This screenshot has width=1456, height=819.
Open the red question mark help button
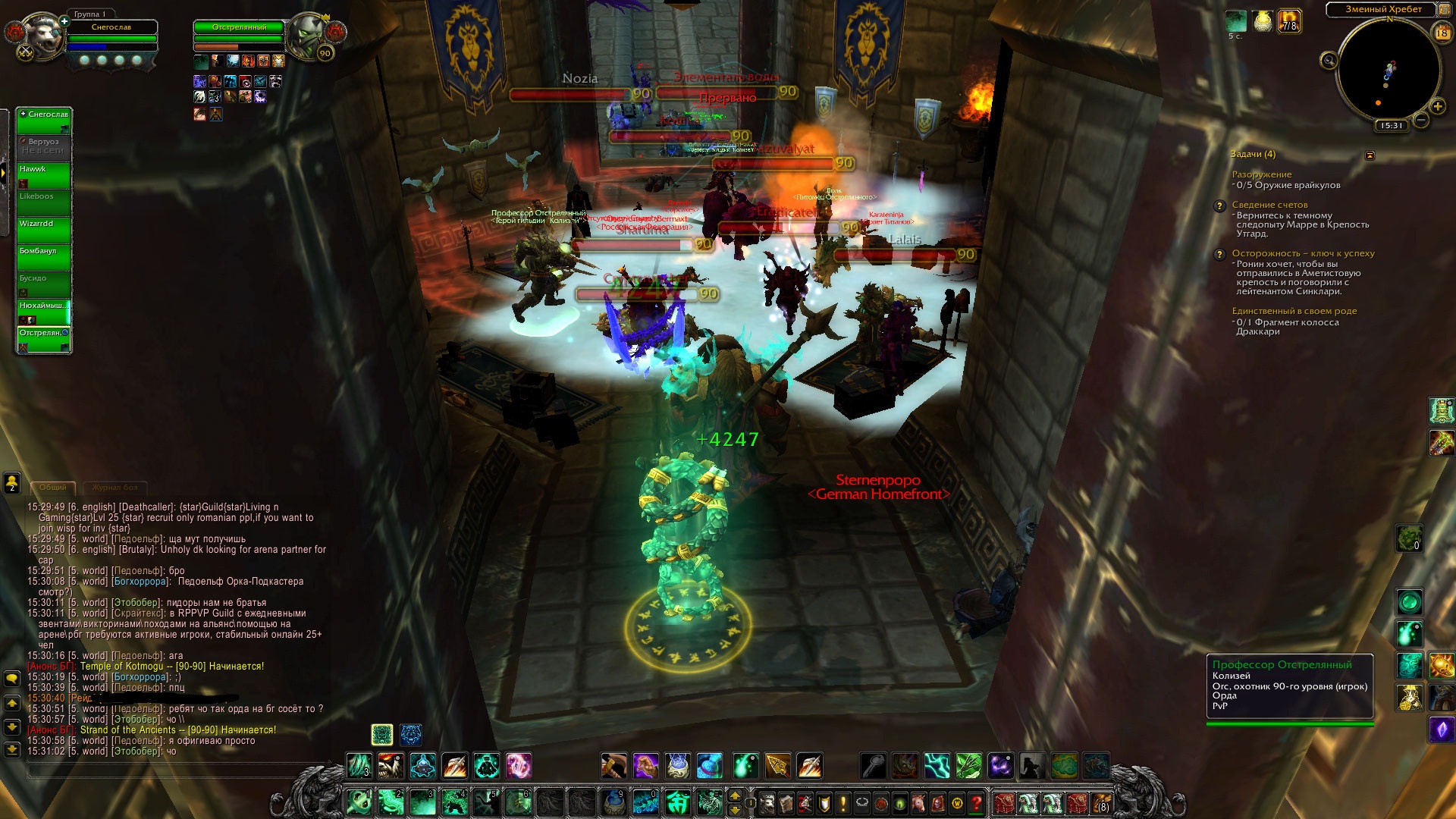click(x=977, y=802)
